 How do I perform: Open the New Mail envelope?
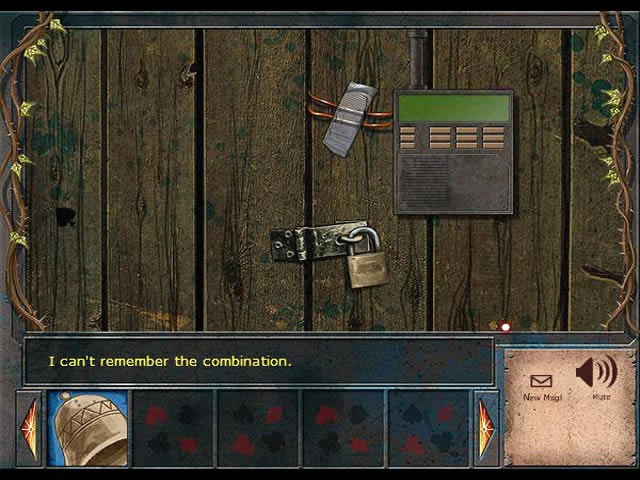point(541,382)
